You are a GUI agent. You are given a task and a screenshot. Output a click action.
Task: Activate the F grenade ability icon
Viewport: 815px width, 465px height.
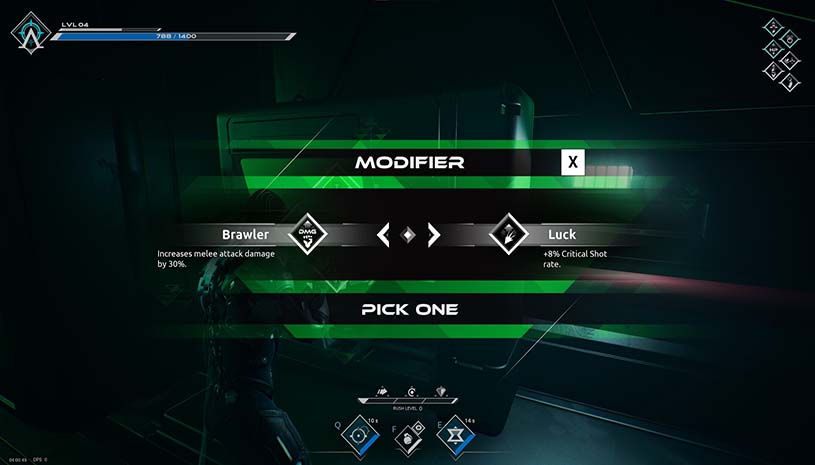tap(408, 437)
